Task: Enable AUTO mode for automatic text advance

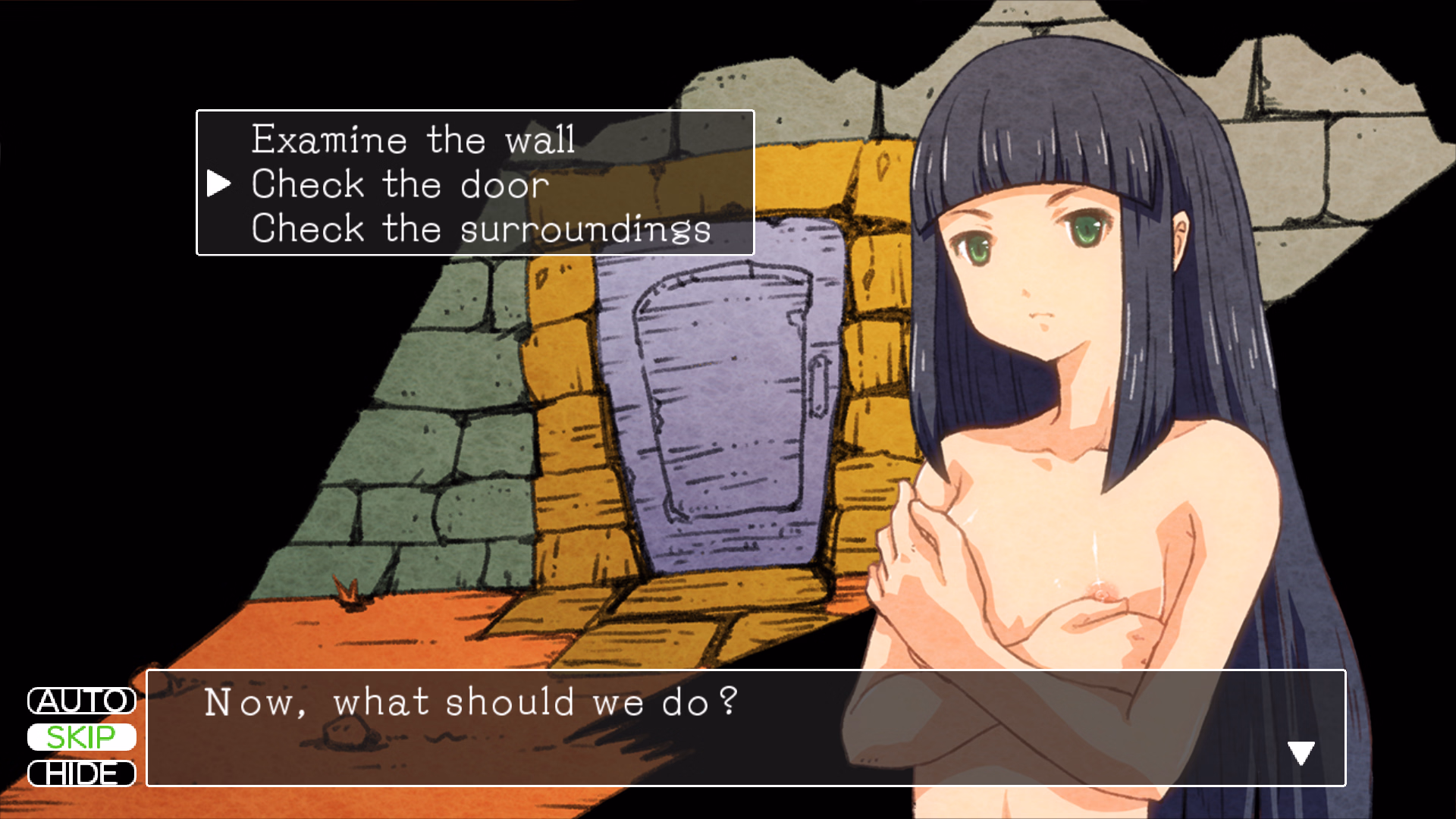Action: tap(81, 701)
